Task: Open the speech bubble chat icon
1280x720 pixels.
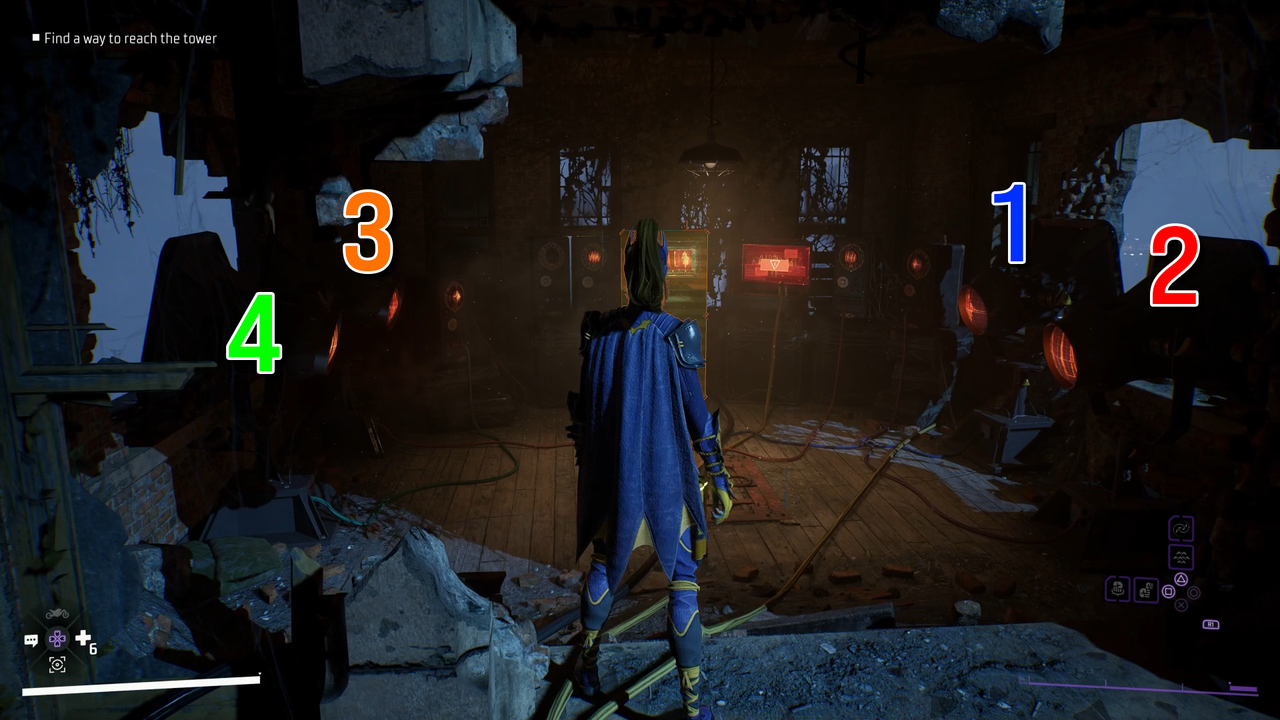Action: (x=32, y=639)
